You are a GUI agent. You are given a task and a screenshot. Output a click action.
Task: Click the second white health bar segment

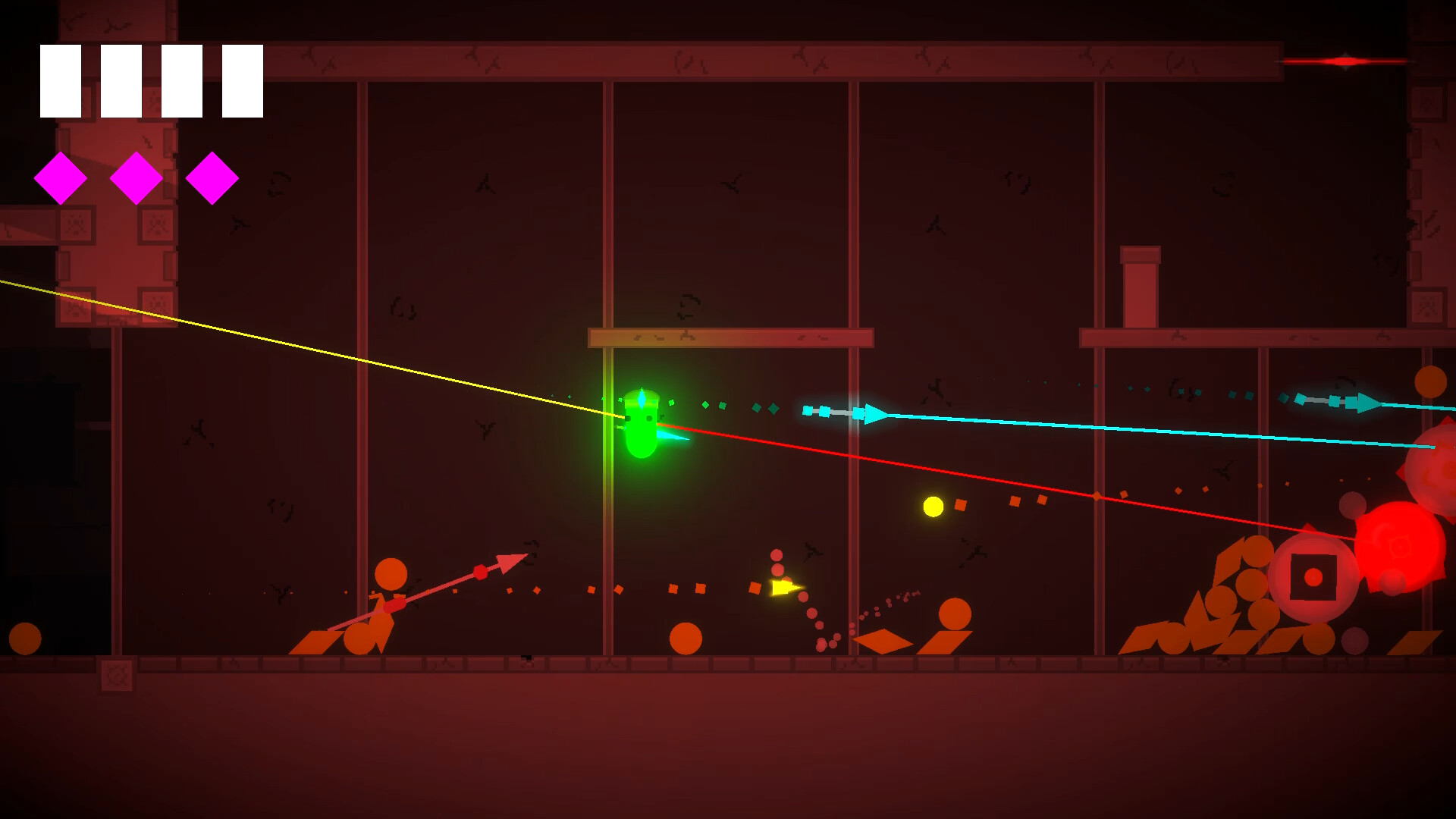pos(120,80)
